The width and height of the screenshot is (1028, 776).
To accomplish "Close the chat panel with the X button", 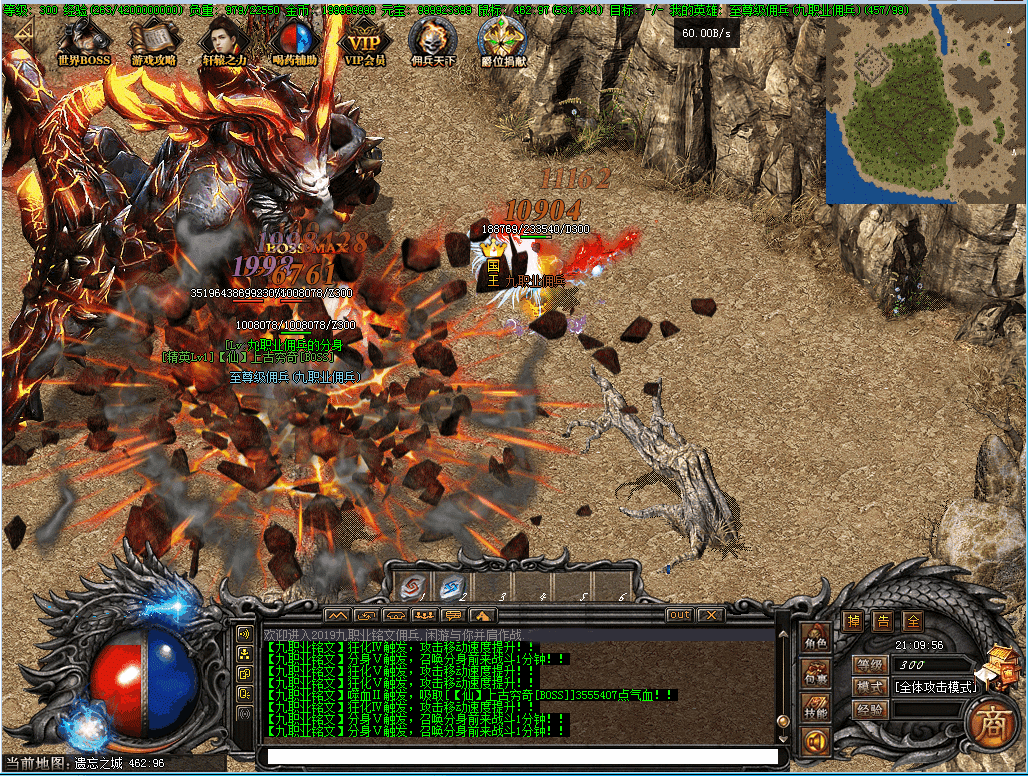I will click(x=710, y=615).
